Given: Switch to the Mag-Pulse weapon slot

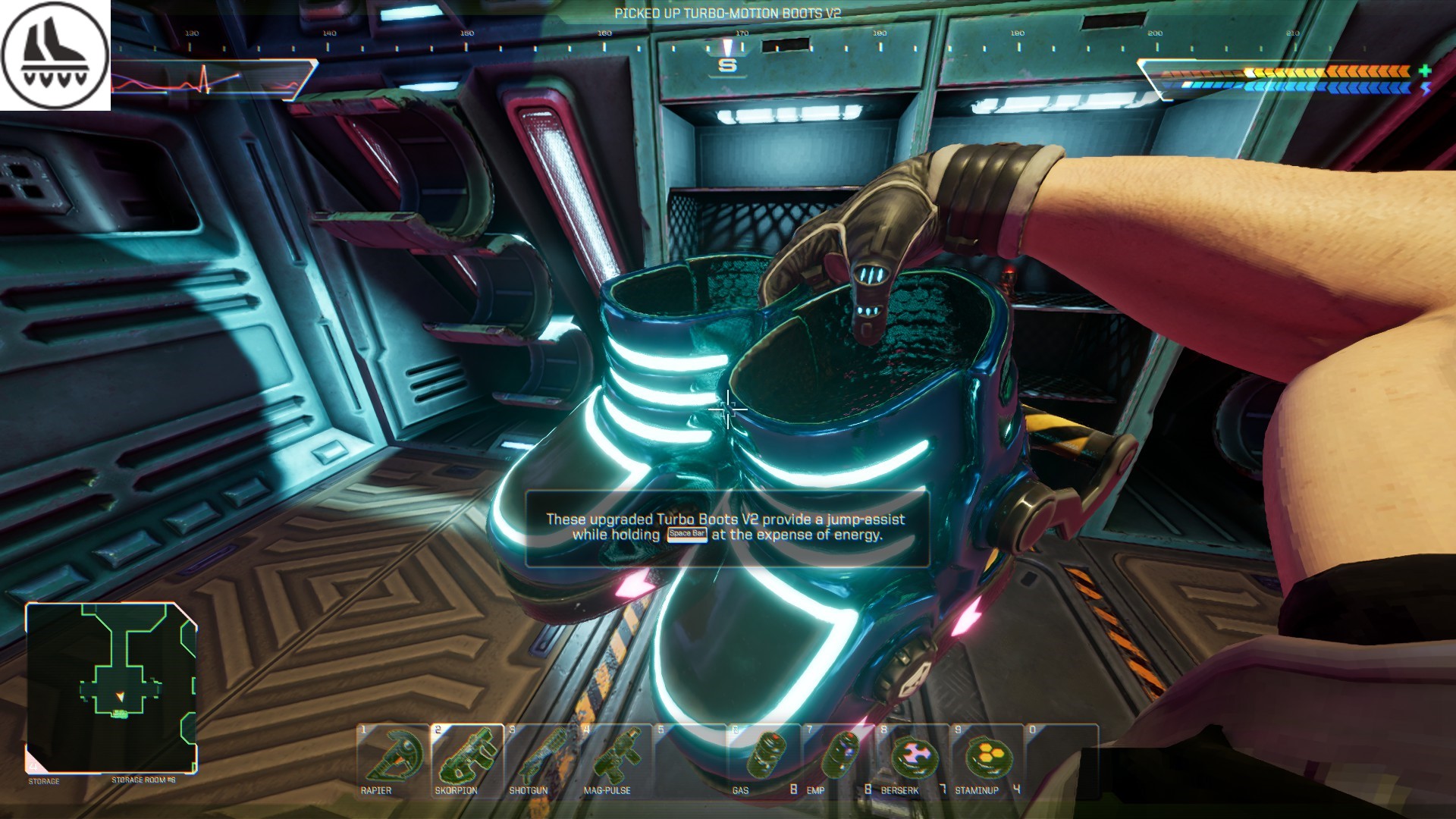Looking at the screenshot, I should [616, 758].
